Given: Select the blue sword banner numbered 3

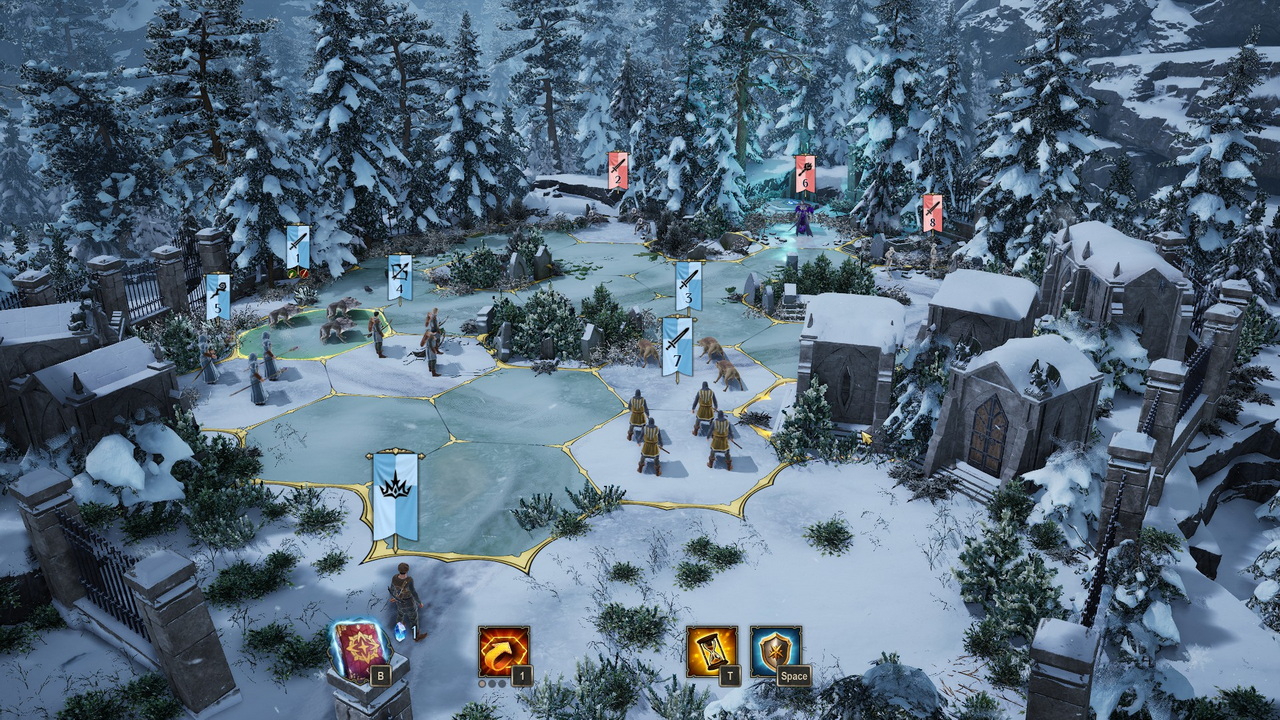Looking at the screenshot, I should point(687,285).
